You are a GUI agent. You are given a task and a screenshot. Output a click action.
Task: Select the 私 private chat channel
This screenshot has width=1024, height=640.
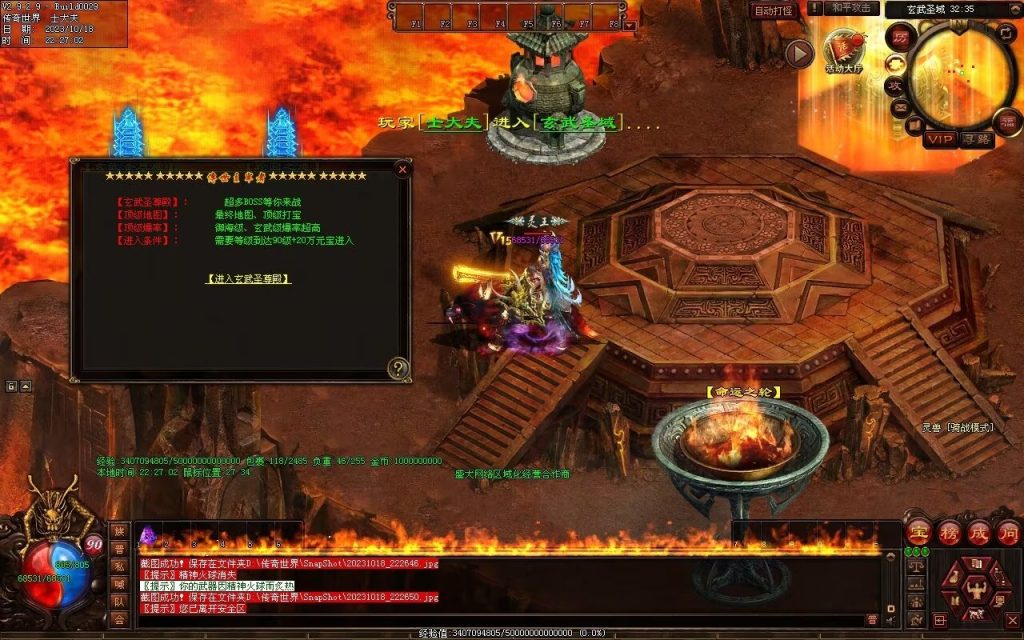[119, 566]
